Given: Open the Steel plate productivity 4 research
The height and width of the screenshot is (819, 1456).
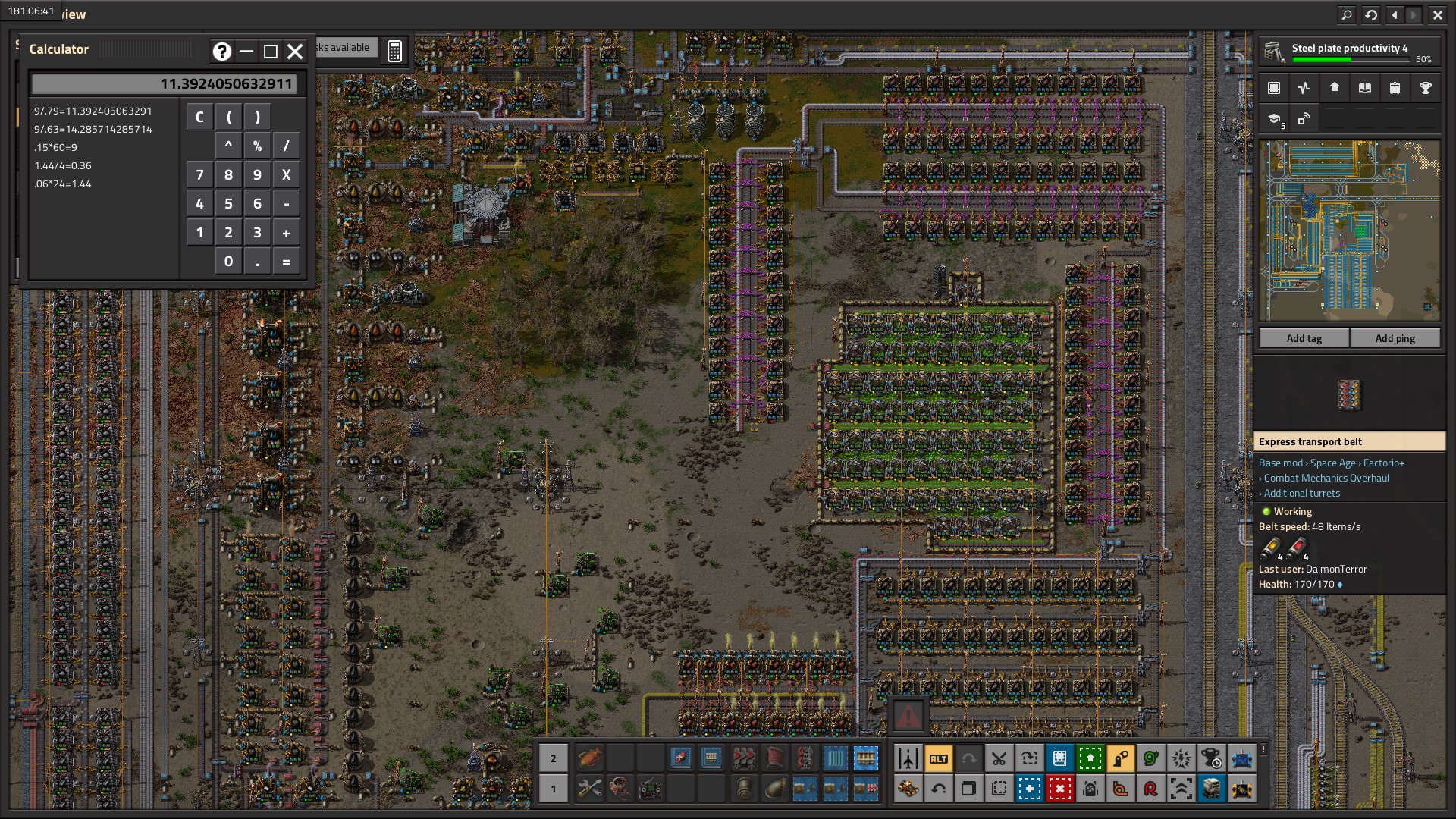Looking at the screenshot, I should pos(1349,52).
